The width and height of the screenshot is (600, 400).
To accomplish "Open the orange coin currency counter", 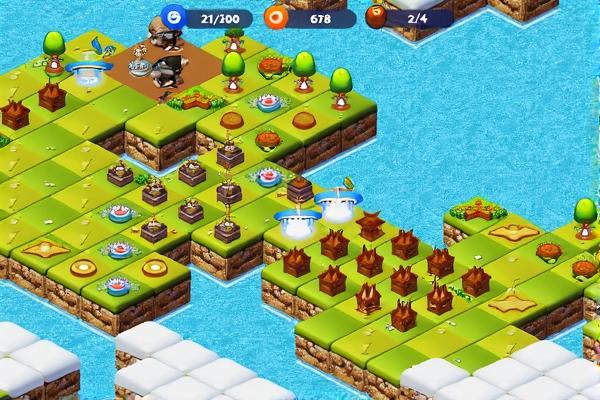I will pos(310,18).
